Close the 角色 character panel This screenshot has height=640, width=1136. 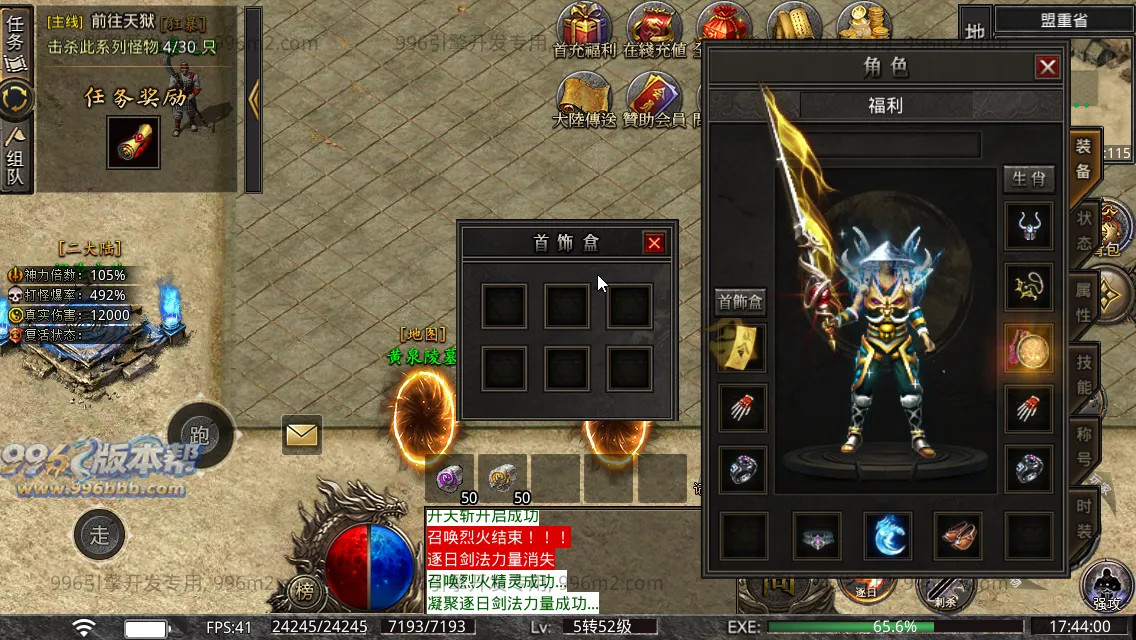click(1047, 67)
